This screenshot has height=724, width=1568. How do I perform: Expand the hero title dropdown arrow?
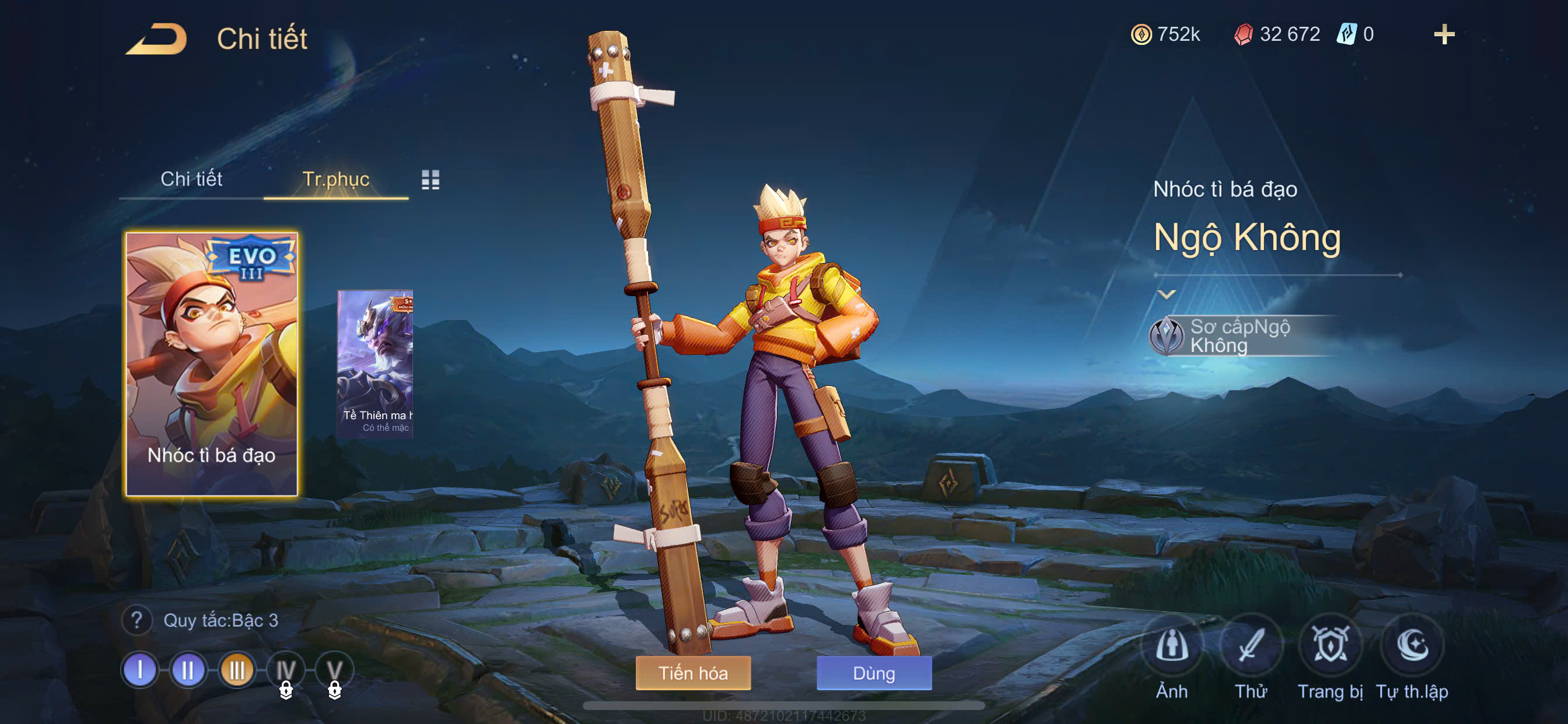[x=1166, y=295]
